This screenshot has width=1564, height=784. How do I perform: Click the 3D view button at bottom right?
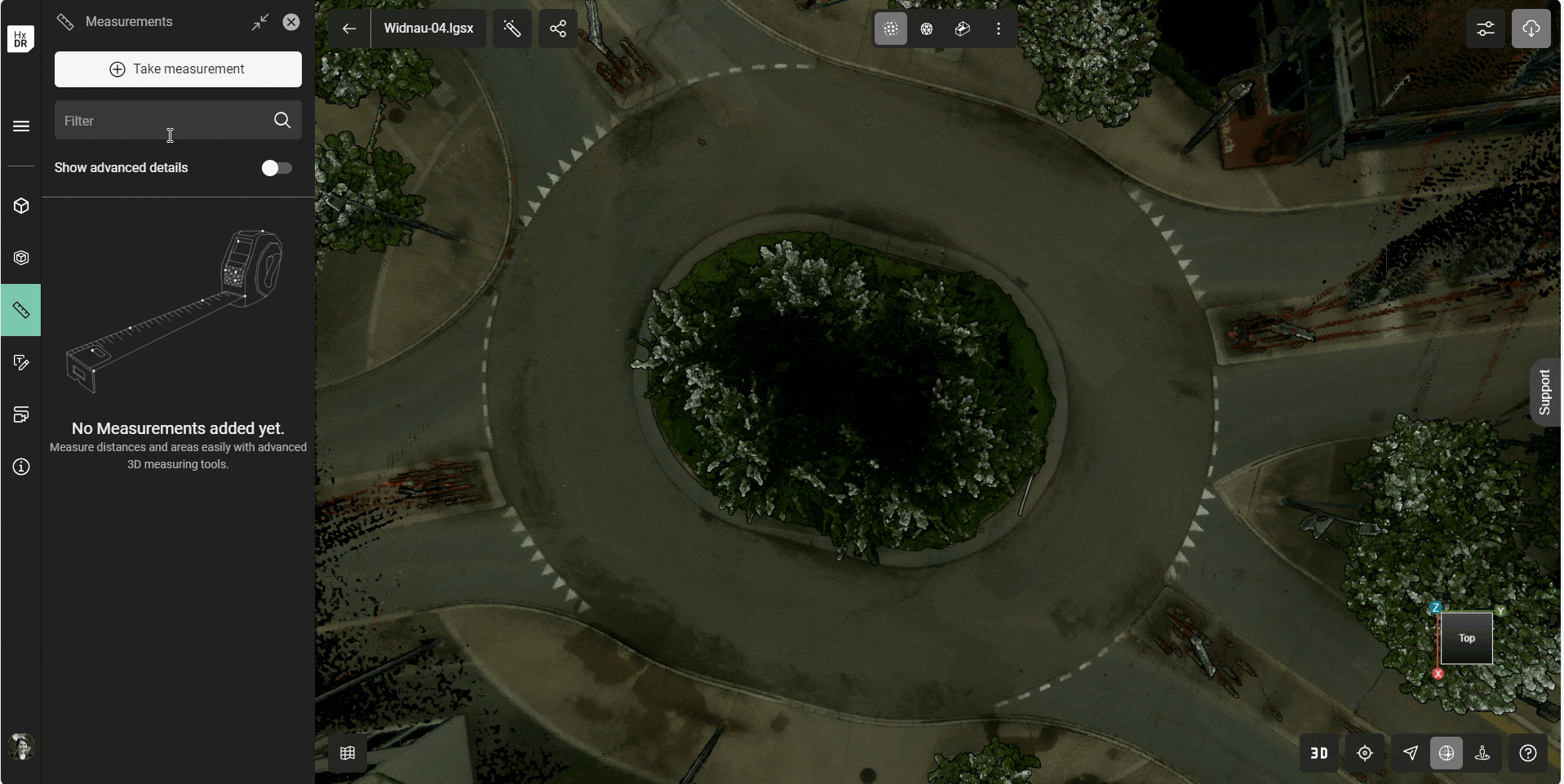point(1318,753)
